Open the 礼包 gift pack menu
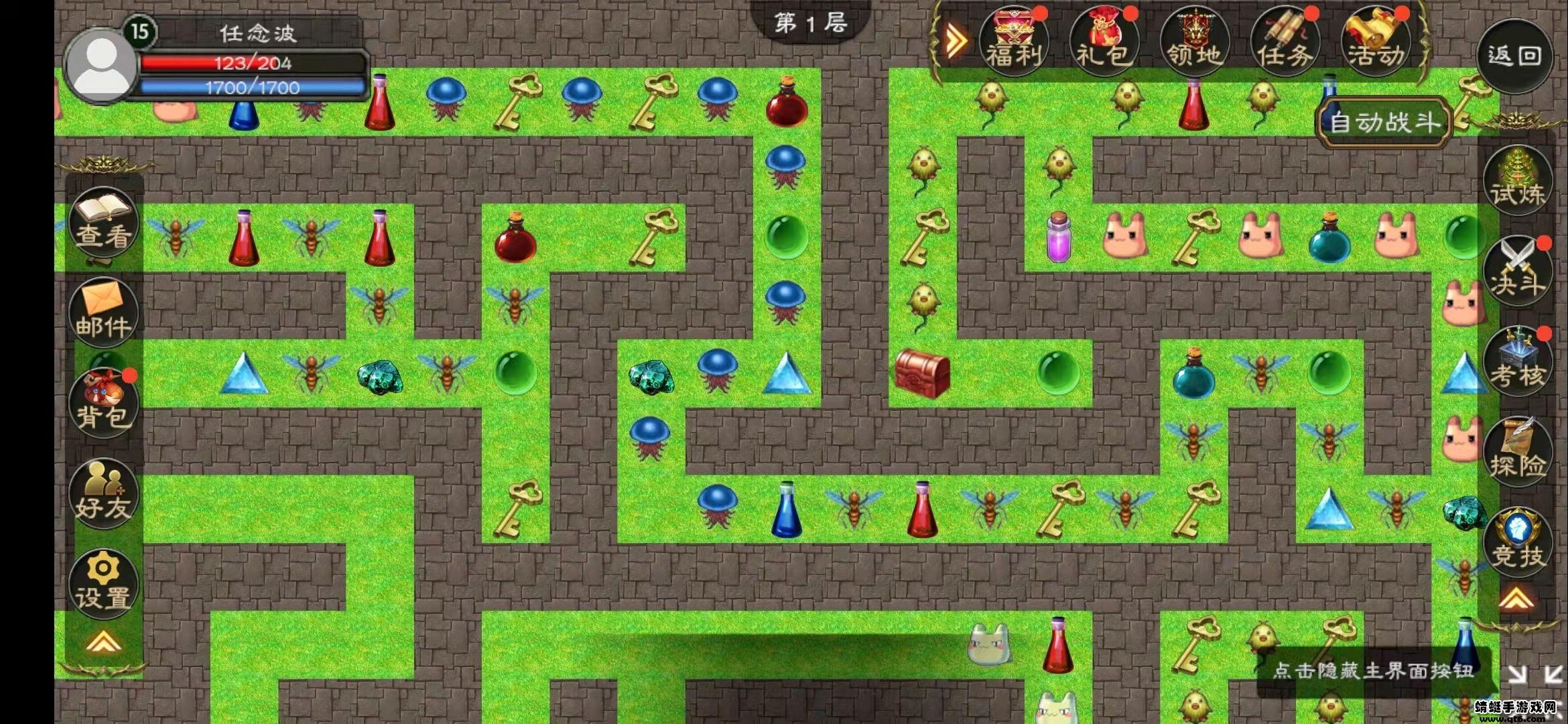Image resolution: width=1568 pixels, height=724 pixels. [1104, 42]
